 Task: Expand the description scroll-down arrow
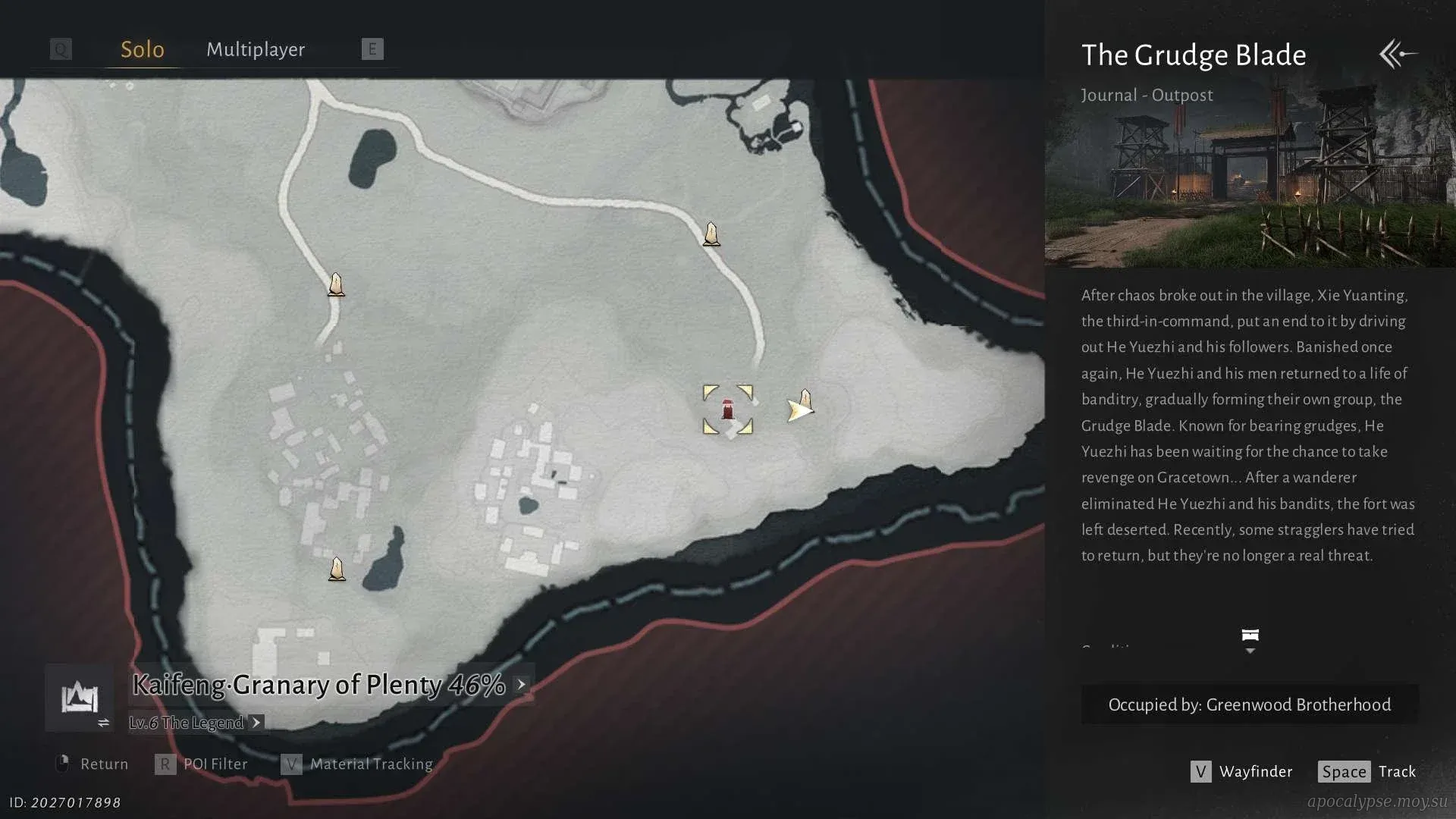1250,641
